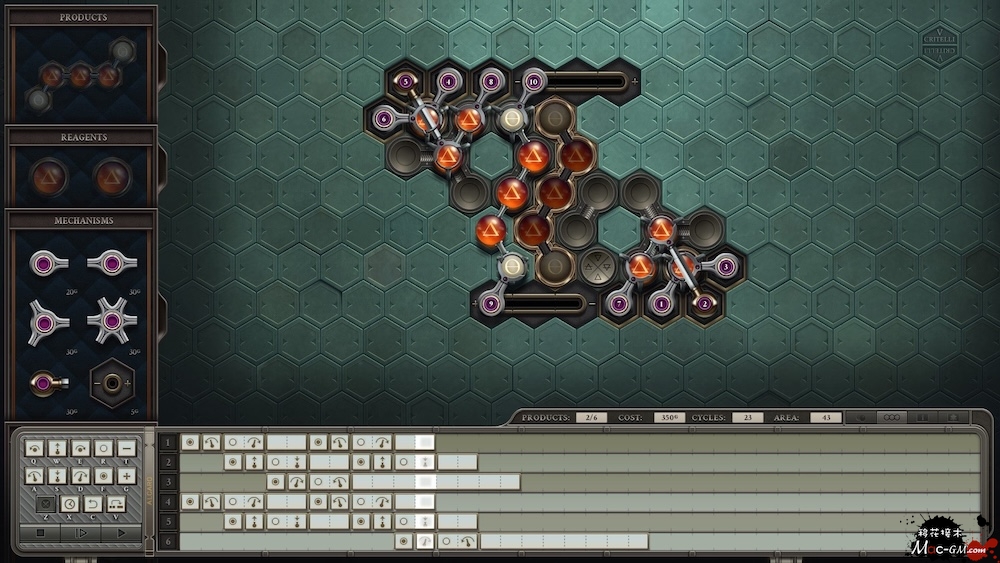Select the minus track instruction labeled T
The width and height of the screenshot is (1000, 563).
point(125,449)
